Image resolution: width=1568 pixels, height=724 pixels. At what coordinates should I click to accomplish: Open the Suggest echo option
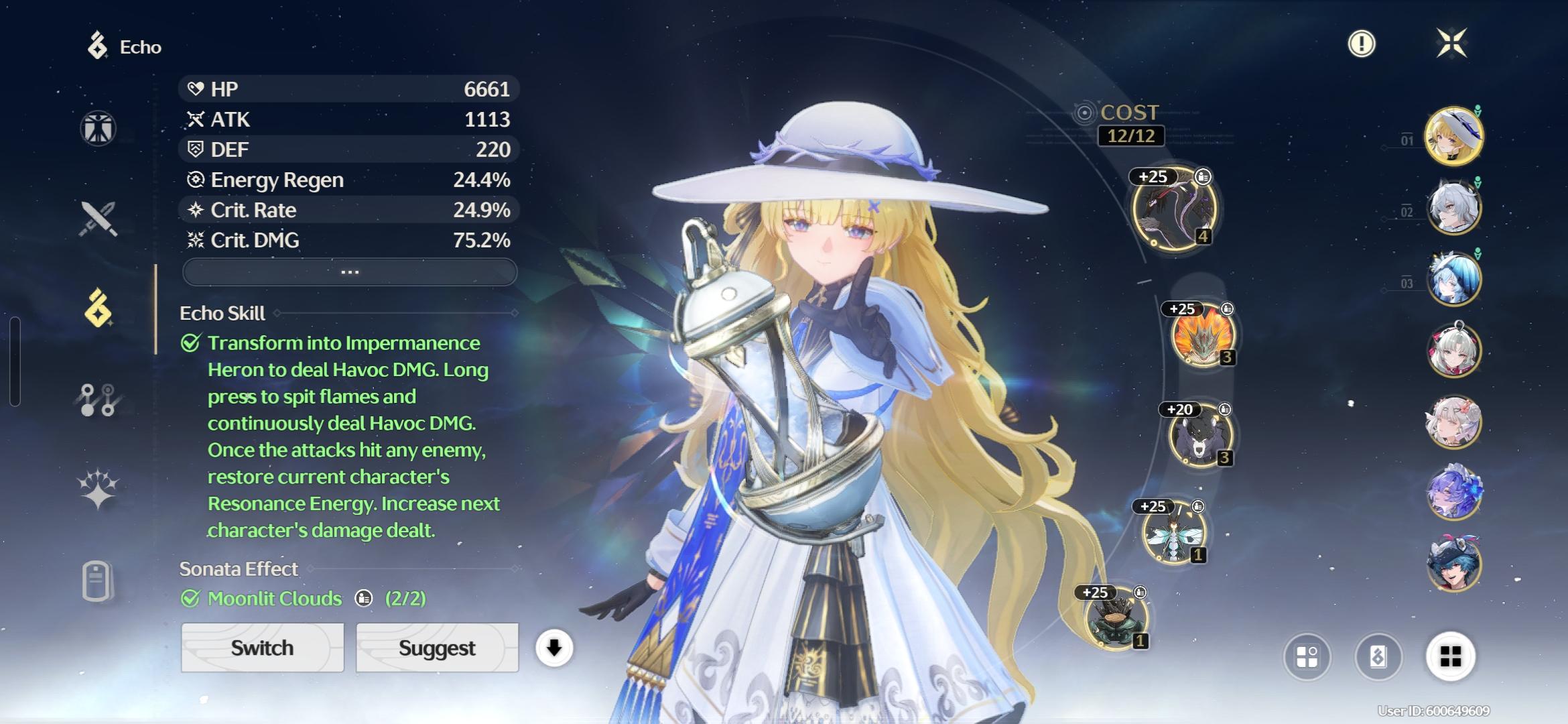pos(437,648)
